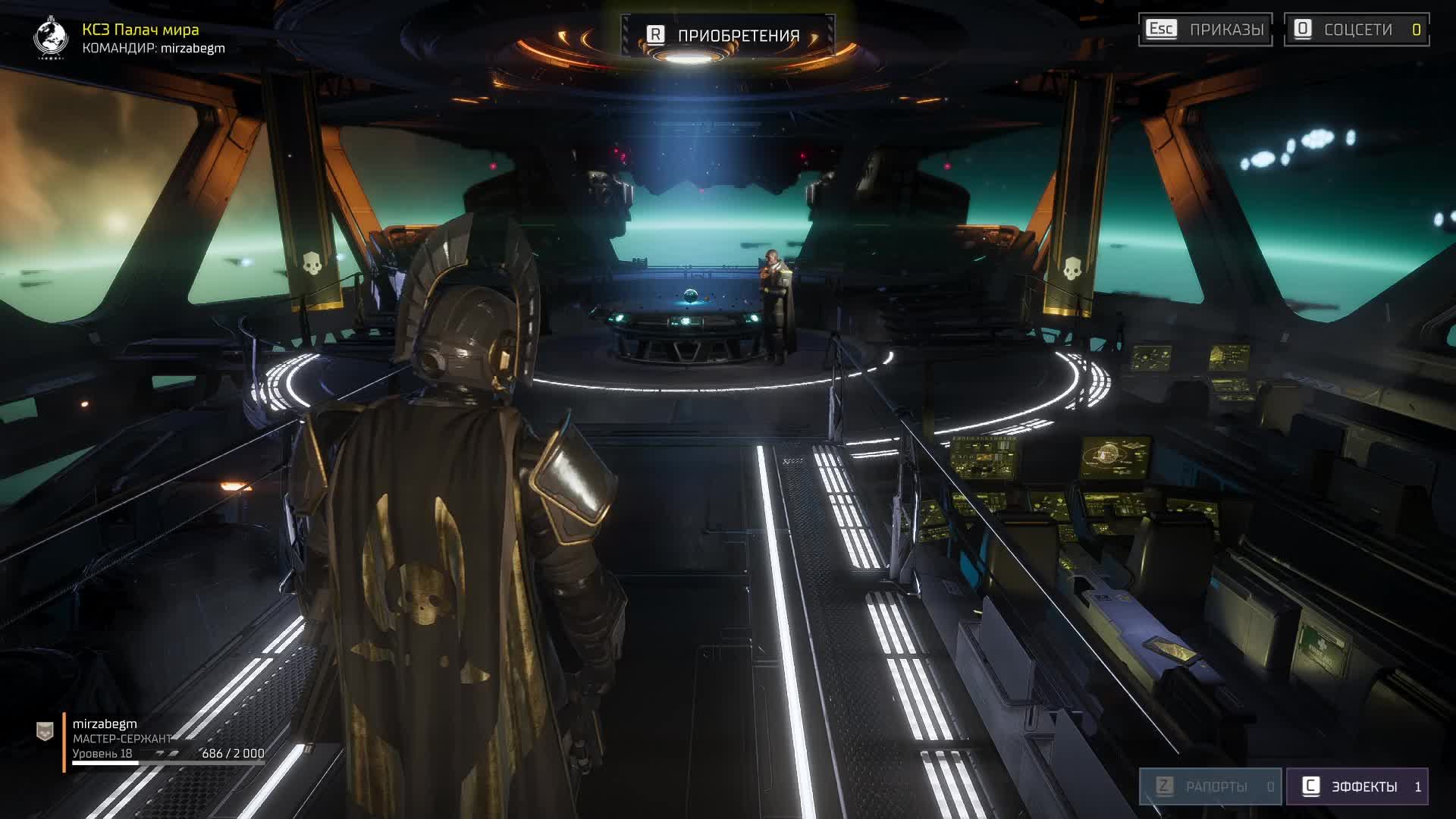
Task: Open the Приобретения (Acquisitions) menu
Action: click(x=726, y=35)
